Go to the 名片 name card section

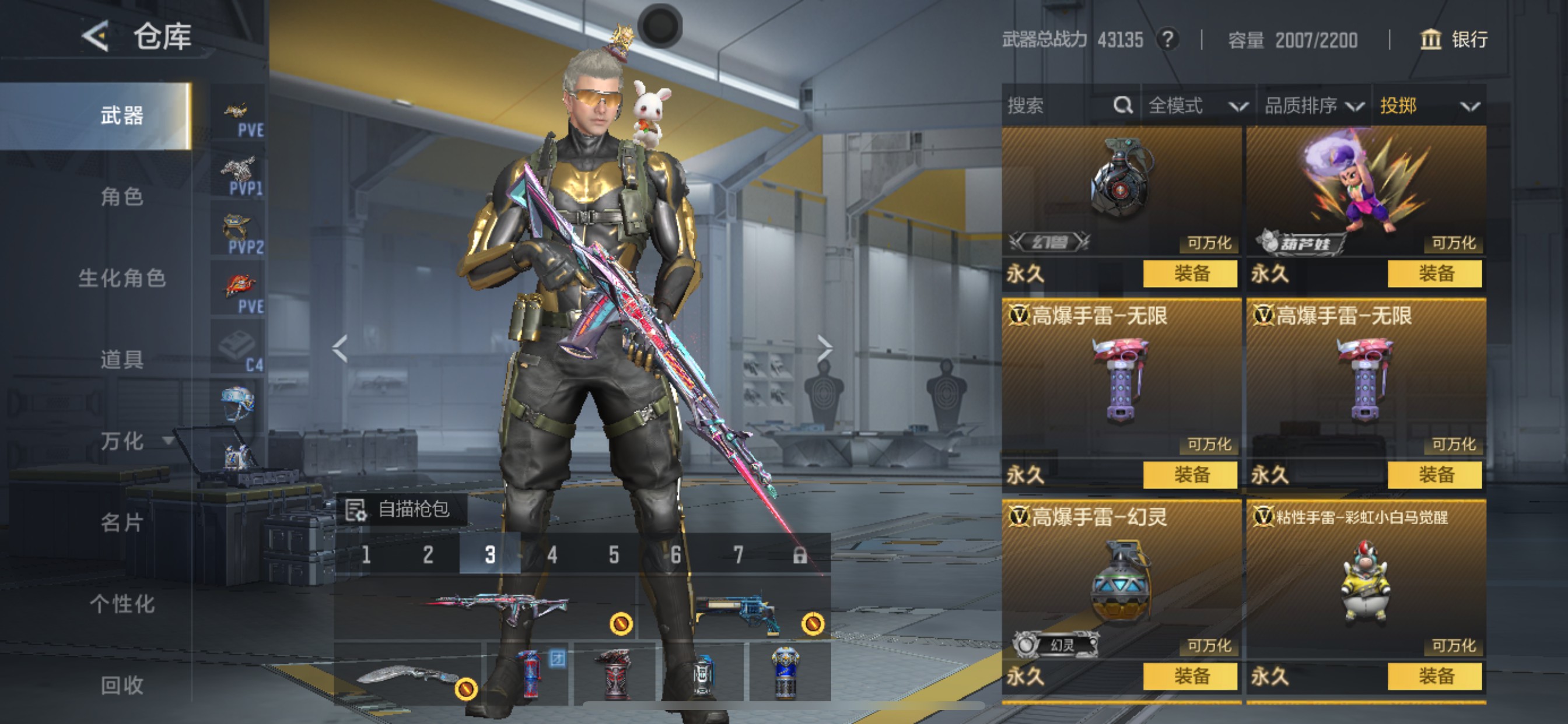tap(122, 522)
